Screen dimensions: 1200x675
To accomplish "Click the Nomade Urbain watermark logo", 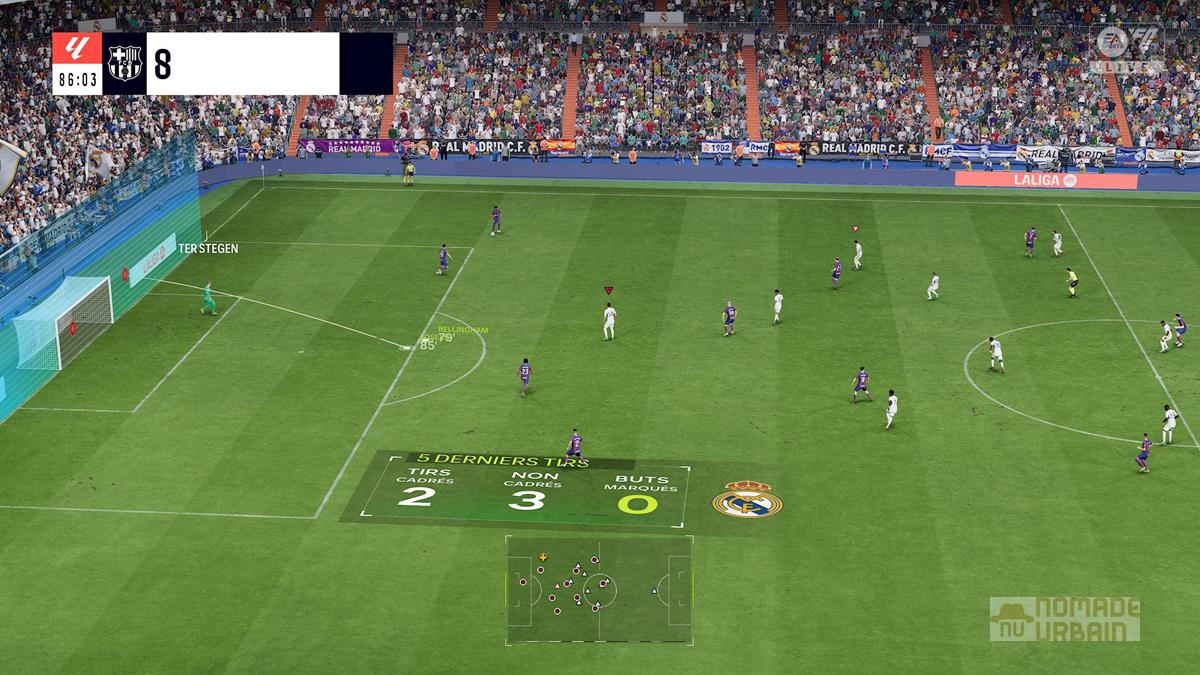I will (1064, 619).
